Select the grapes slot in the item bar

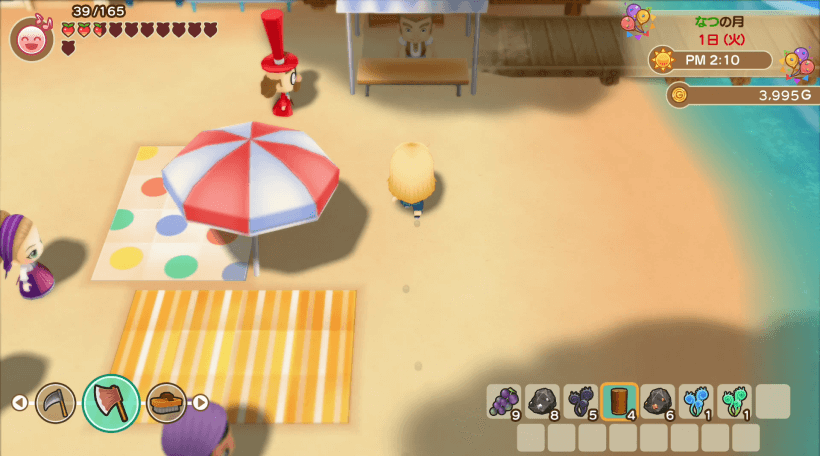point(503,401)
